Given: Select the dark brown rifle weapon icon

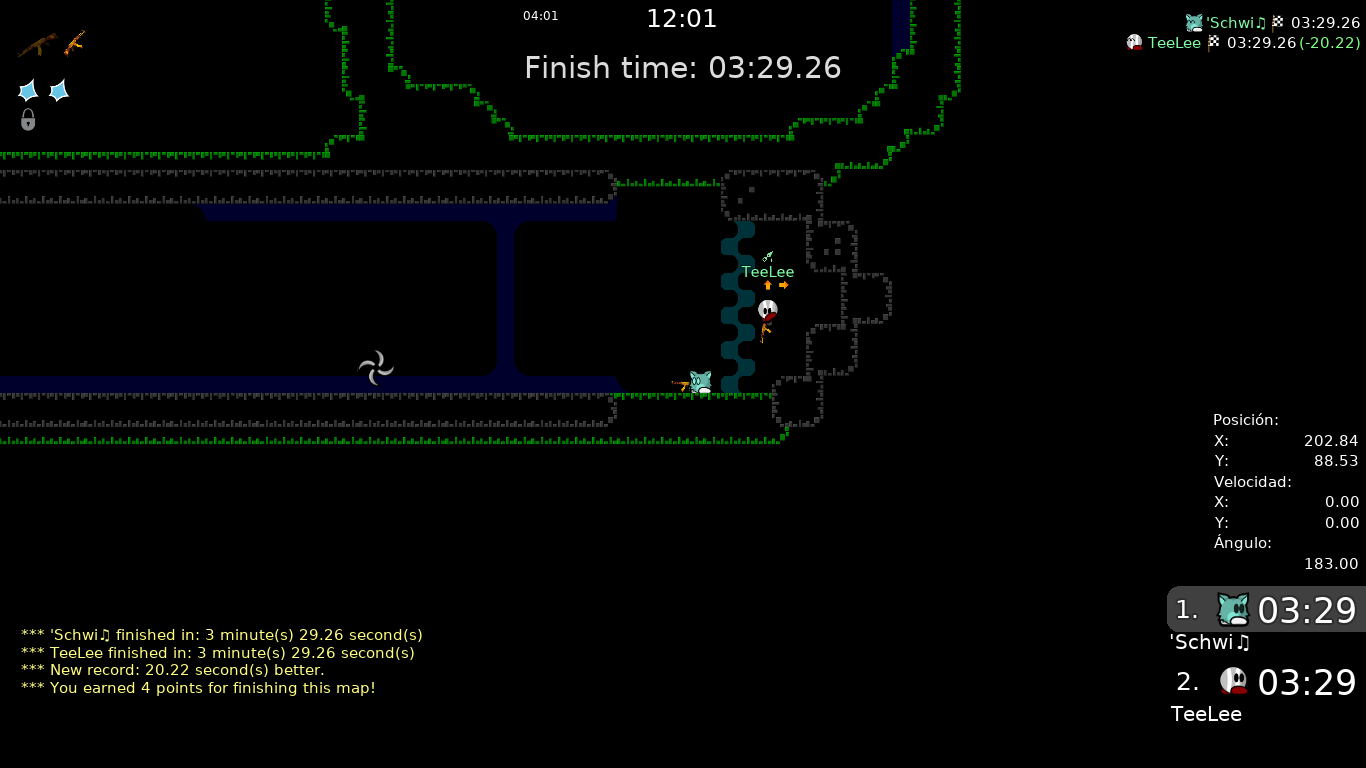Looking at the screenshot, I should click(37, 45).
